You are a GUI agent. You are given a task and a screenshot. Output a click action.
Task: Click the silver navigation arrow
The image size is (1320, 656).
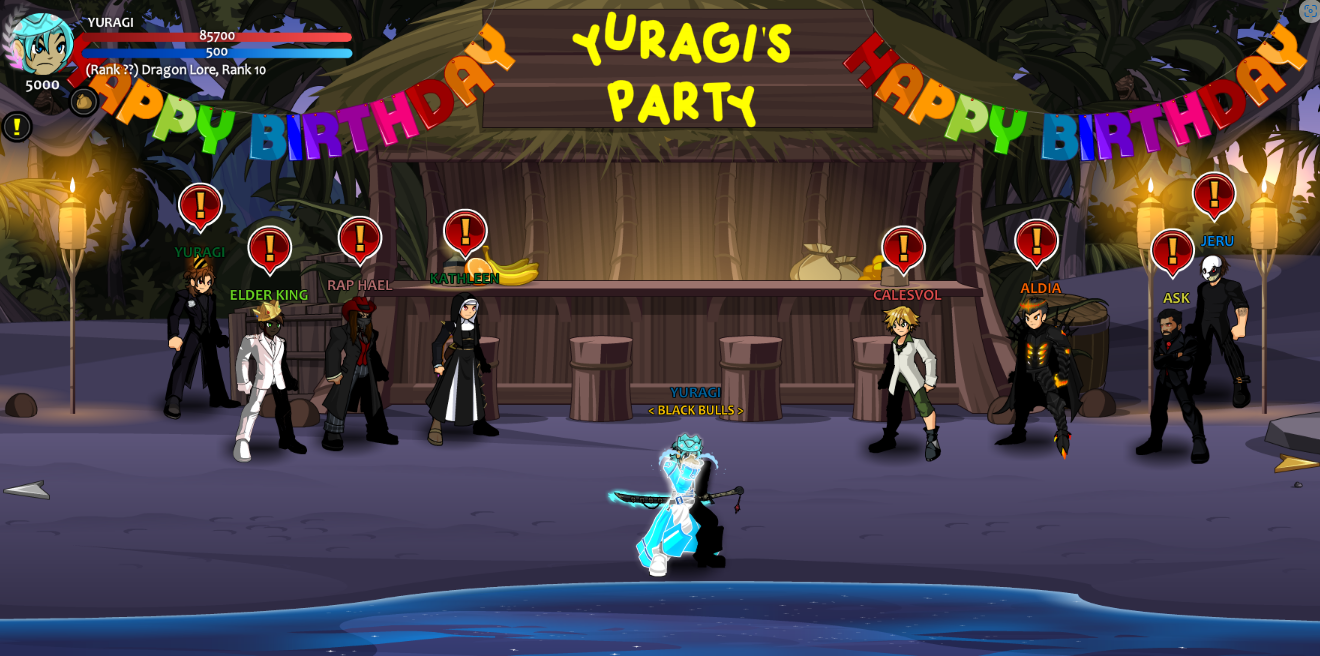[x=27, y=489]
